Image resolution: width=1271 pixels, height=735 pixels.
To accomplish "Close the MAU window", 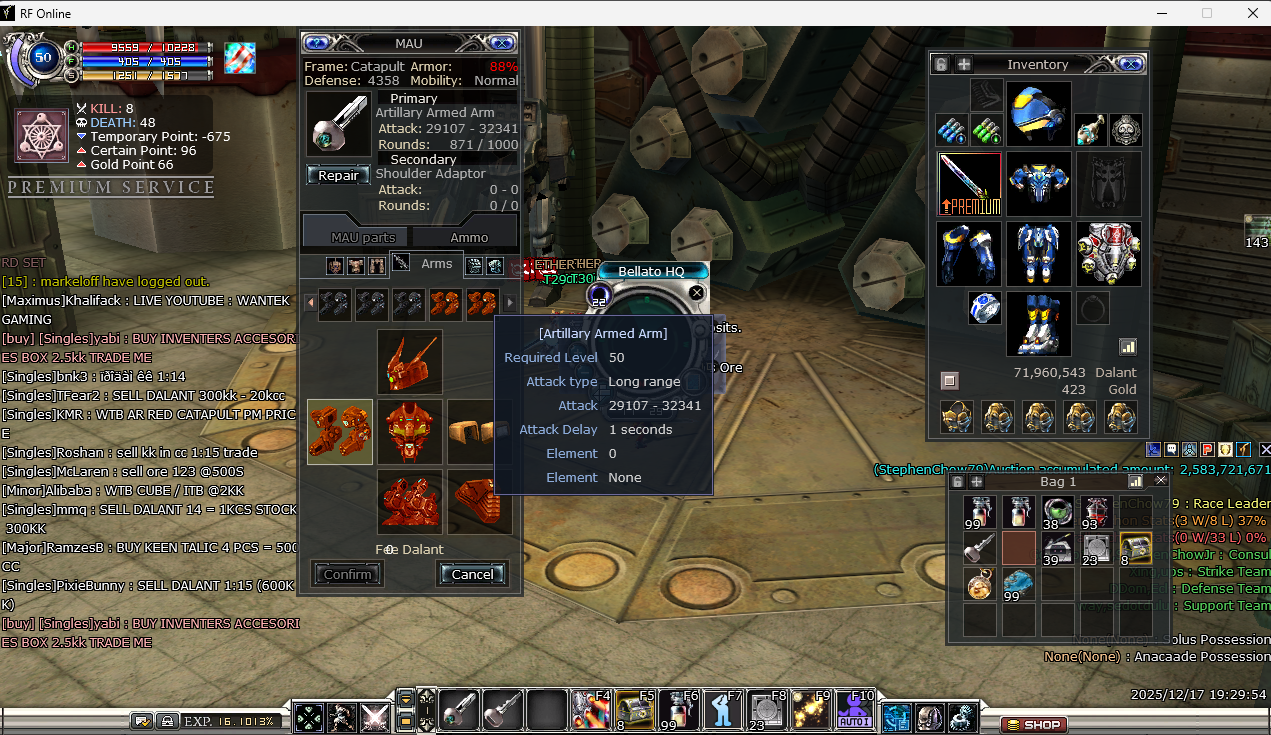I will (x=503, y=43).
